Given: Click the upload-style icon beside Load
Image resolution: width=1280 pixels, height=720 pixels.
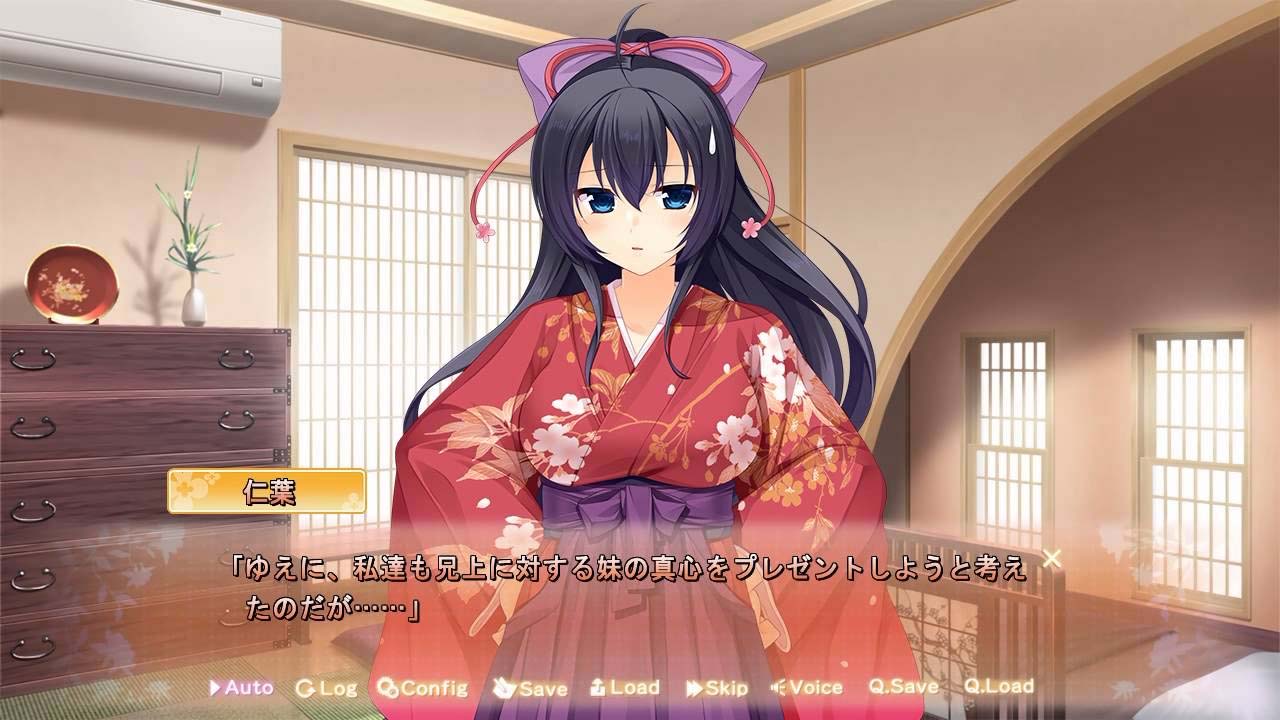Looking at the screenshot, I should tap(596, 688).
